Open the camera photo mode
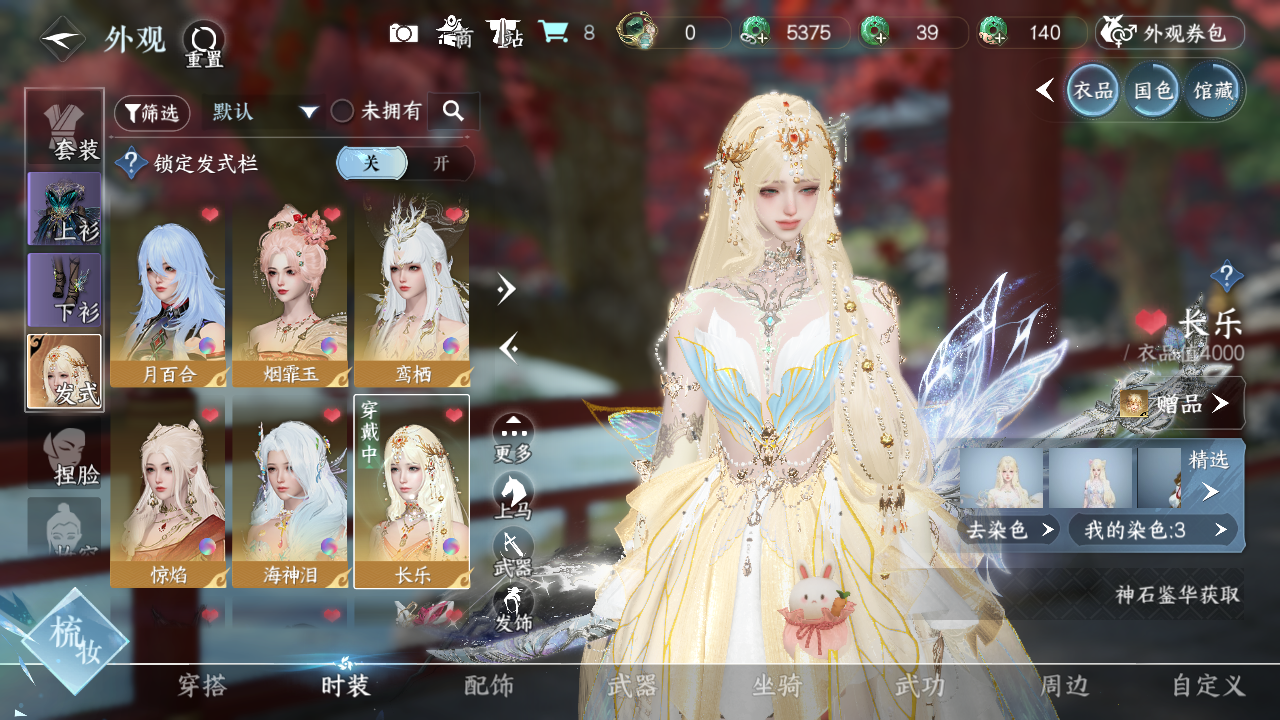The width and height of the screenshot is (1280, 720). pos(404,33)
